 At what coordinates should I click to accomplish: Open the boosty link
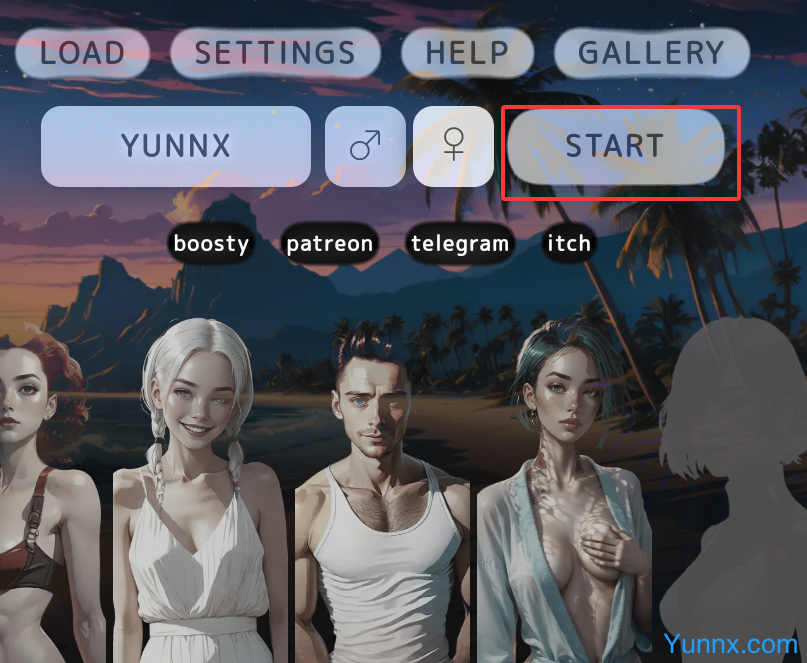click(x=210, y=243)
